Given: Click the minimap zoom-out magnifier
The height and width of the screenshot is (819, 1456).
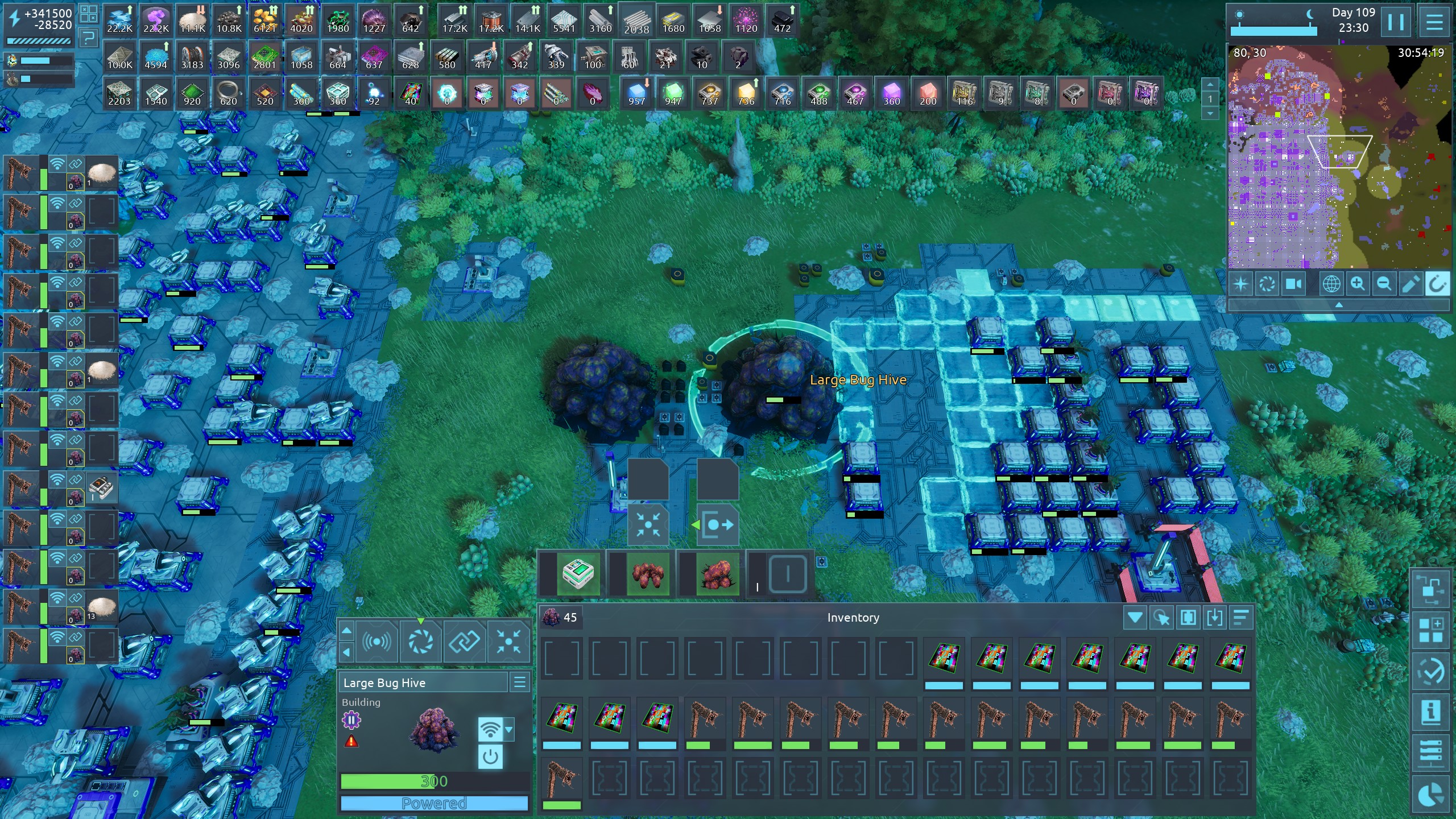Looking at the screenshot, I should coord(1384,283).
